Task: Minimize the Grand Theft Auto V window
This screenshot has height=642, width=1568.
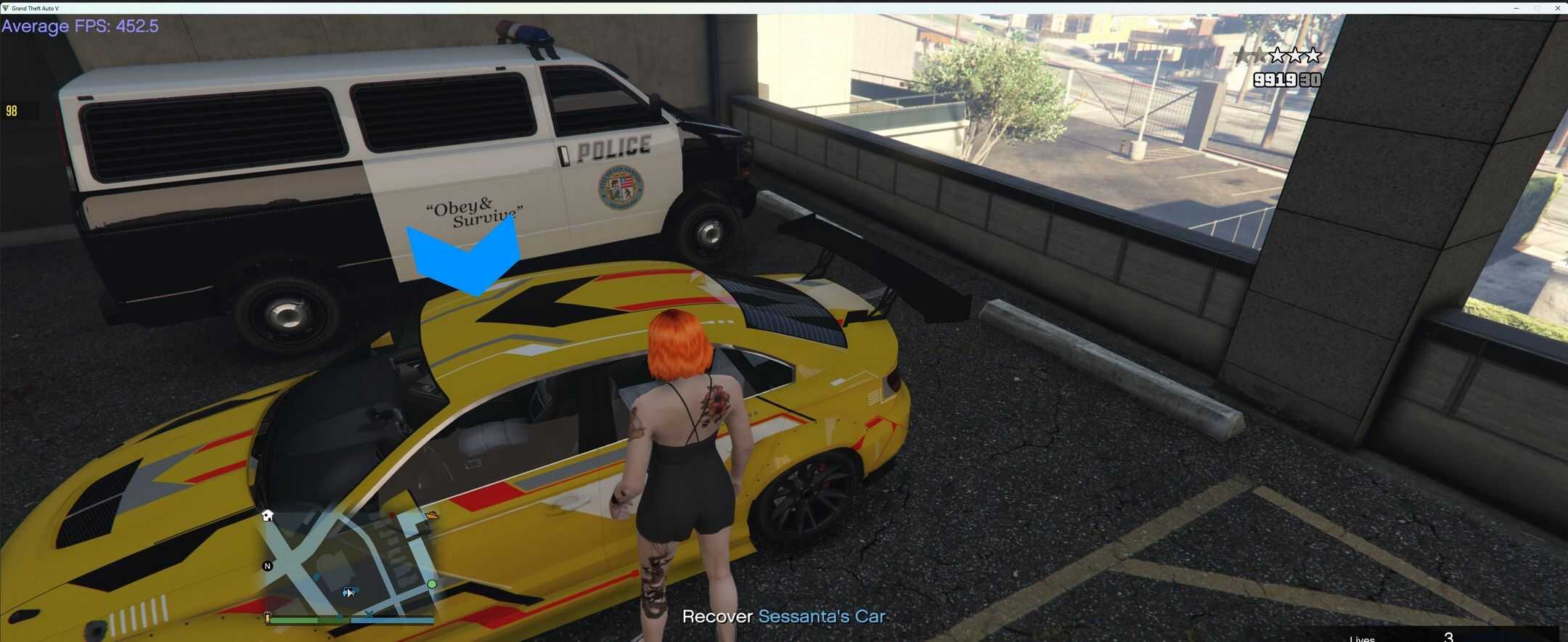Action: point(1516,8)
